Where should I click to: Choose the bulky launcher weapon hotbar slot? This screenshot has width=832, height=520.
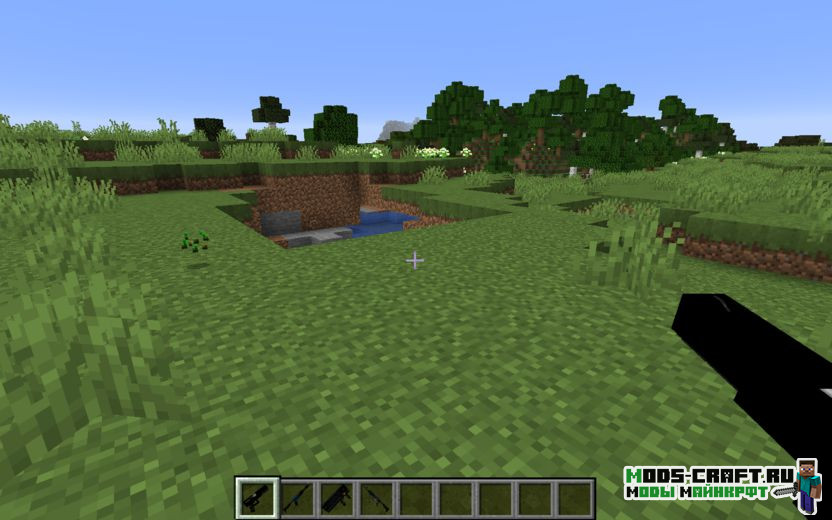coord(337,498)
